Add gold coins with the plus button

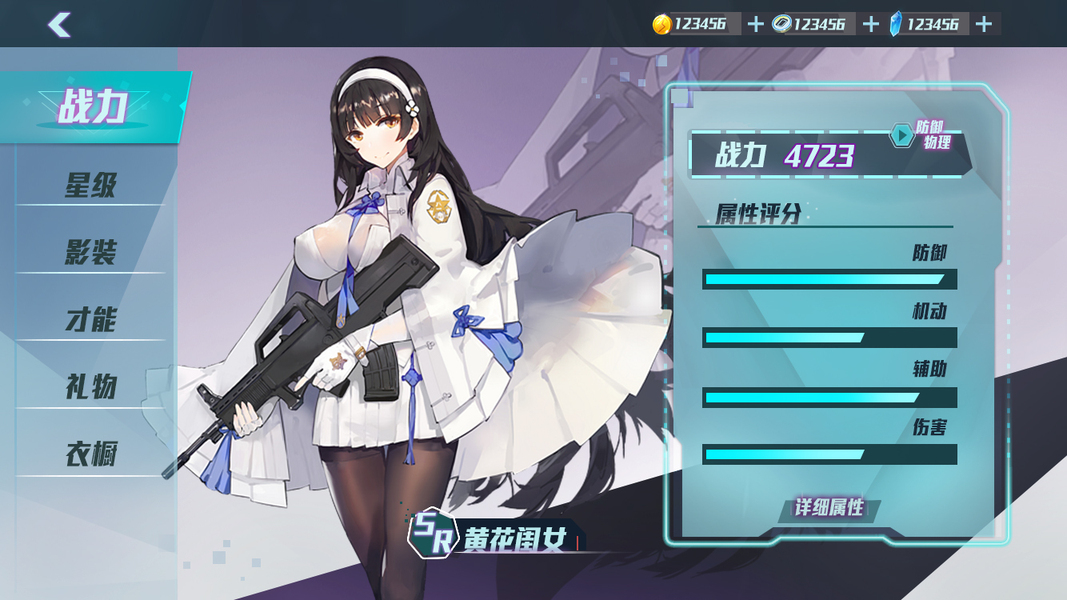tap(755, 24)
